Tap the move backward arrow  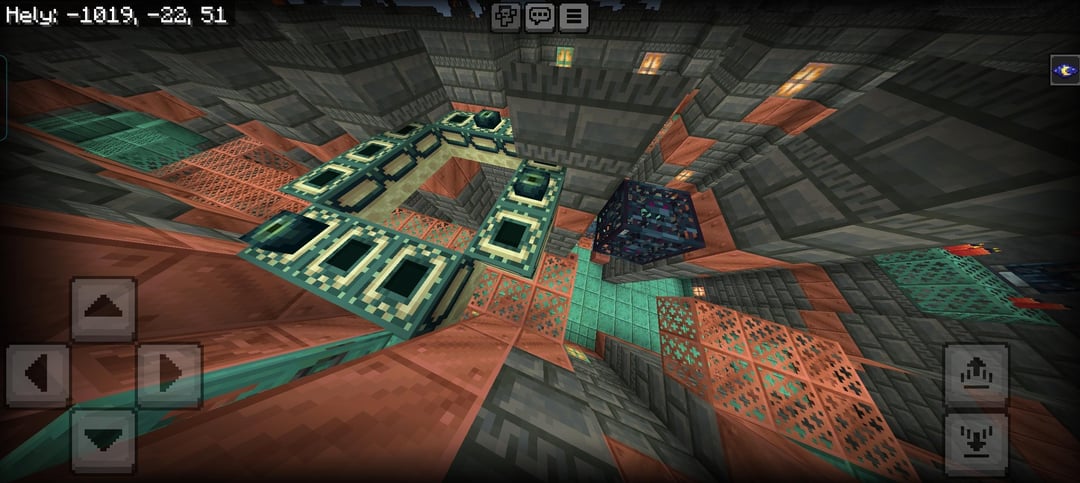[x=103, y=440]
